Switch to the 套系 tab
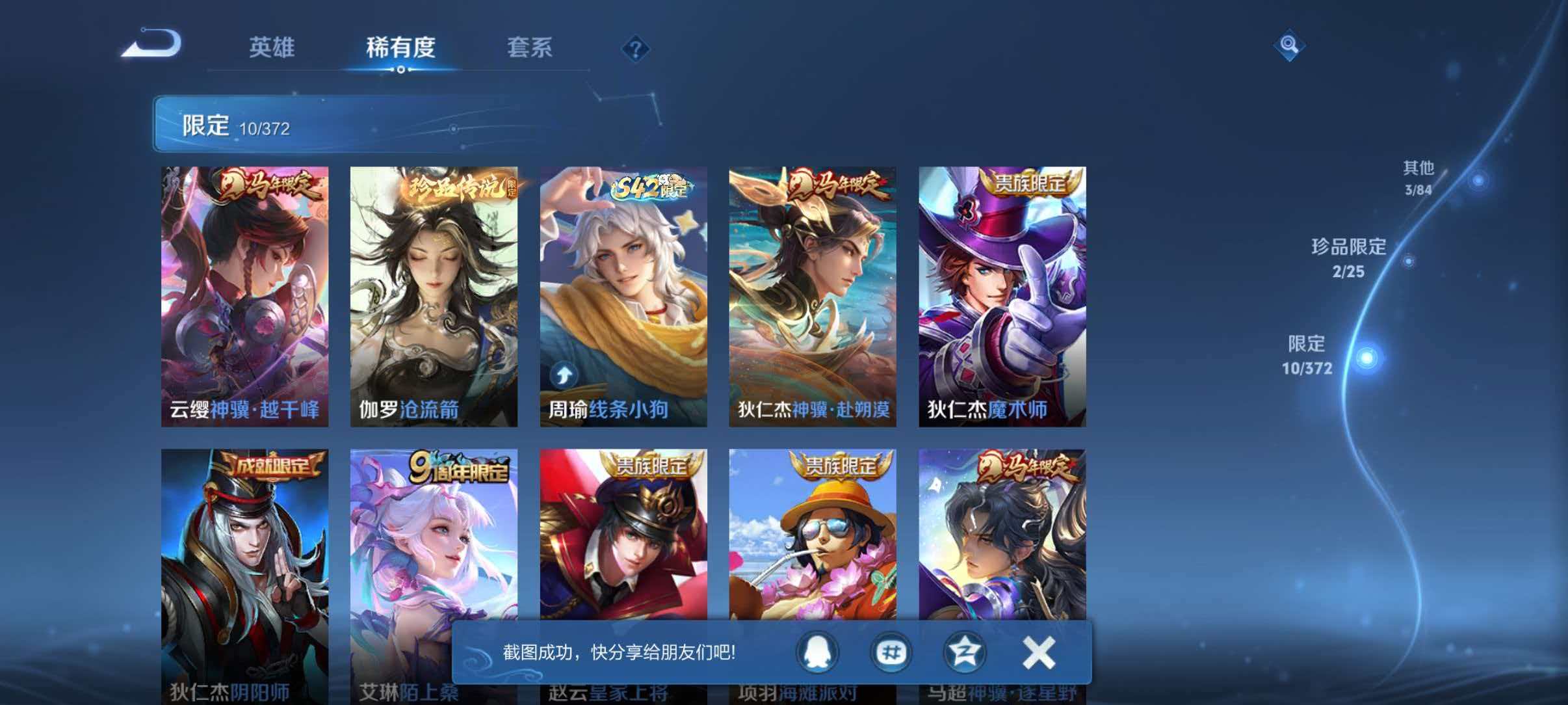Viewport: 1568px width, 705px height. click(530, 48)
